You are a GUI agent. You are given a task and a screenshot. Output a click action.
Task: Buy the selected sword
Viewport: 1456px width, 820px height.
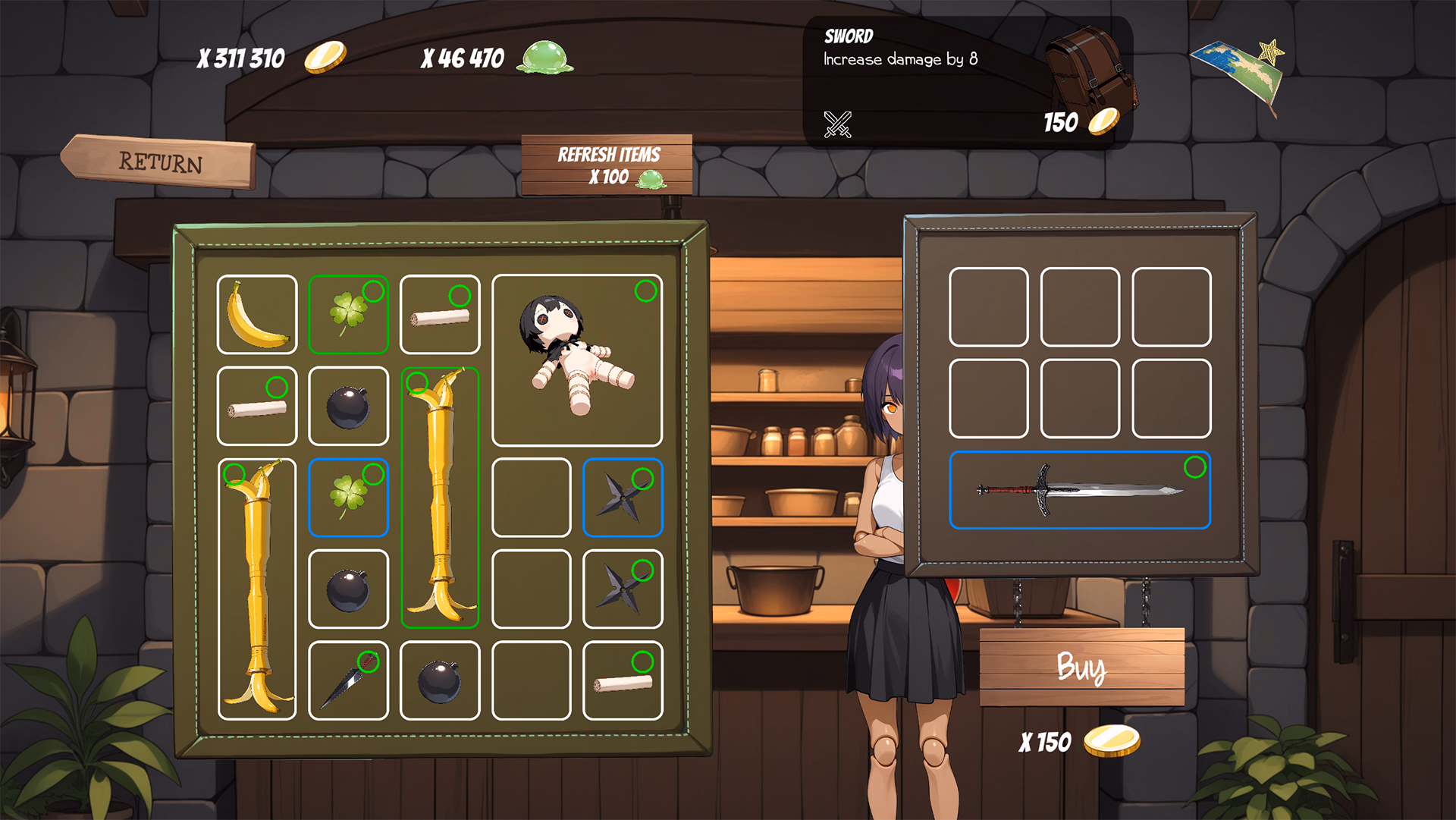[x=1081, y=668]
